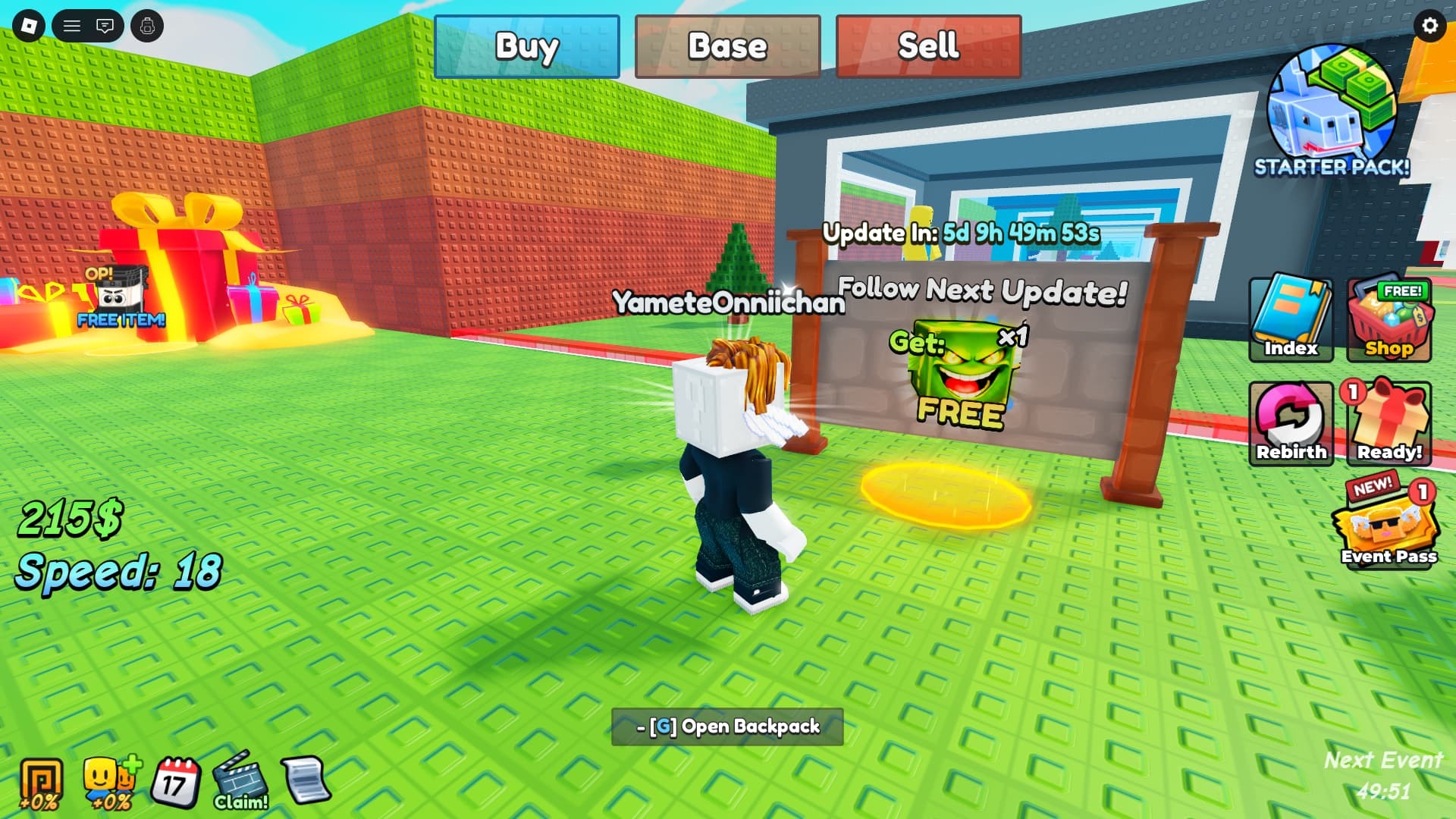
Task: Click the backpack icon in top bar
Action: click(x=149, y=26)
